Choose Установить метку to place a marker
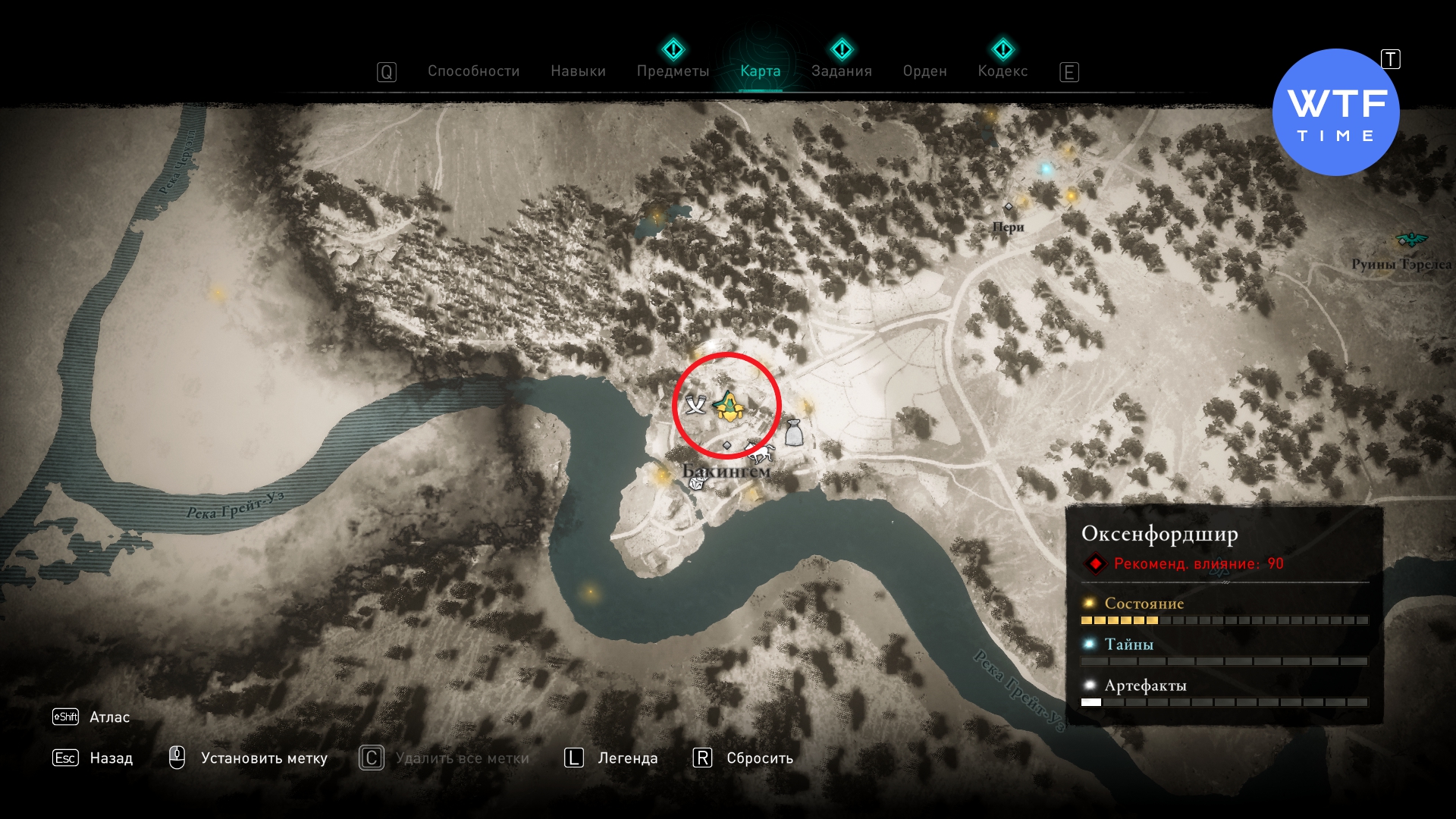Image resolution: width=1456 pixels, height=819 pixels. (x=263, y=758)
